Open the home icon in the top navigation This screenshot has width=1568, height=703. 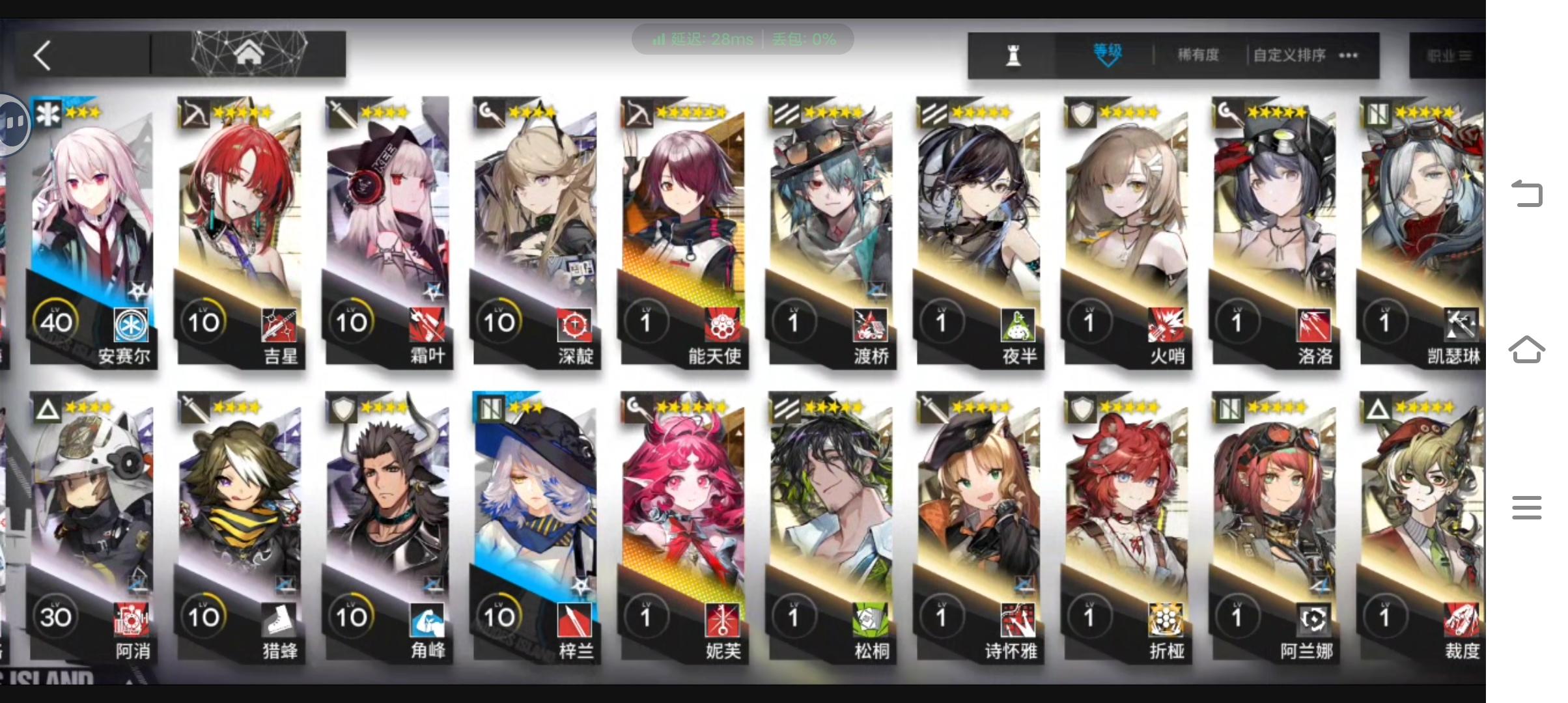[249, 52]
